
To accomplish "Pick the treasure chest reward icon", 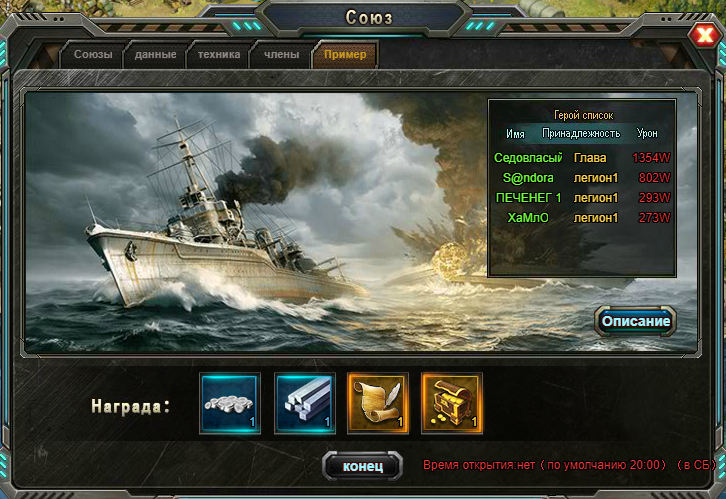I will click(452, 403).
